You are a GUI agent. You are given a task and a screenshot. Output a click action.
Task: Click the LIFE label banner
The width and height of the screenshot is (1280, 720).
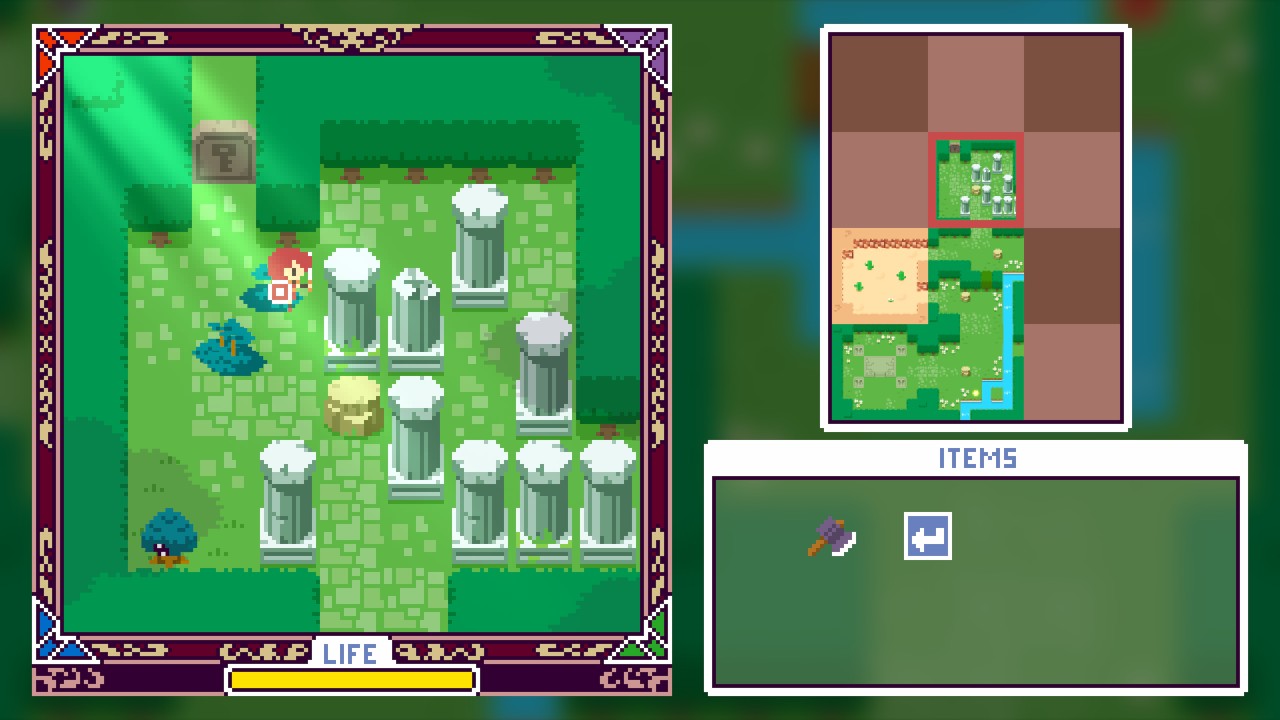351,654
